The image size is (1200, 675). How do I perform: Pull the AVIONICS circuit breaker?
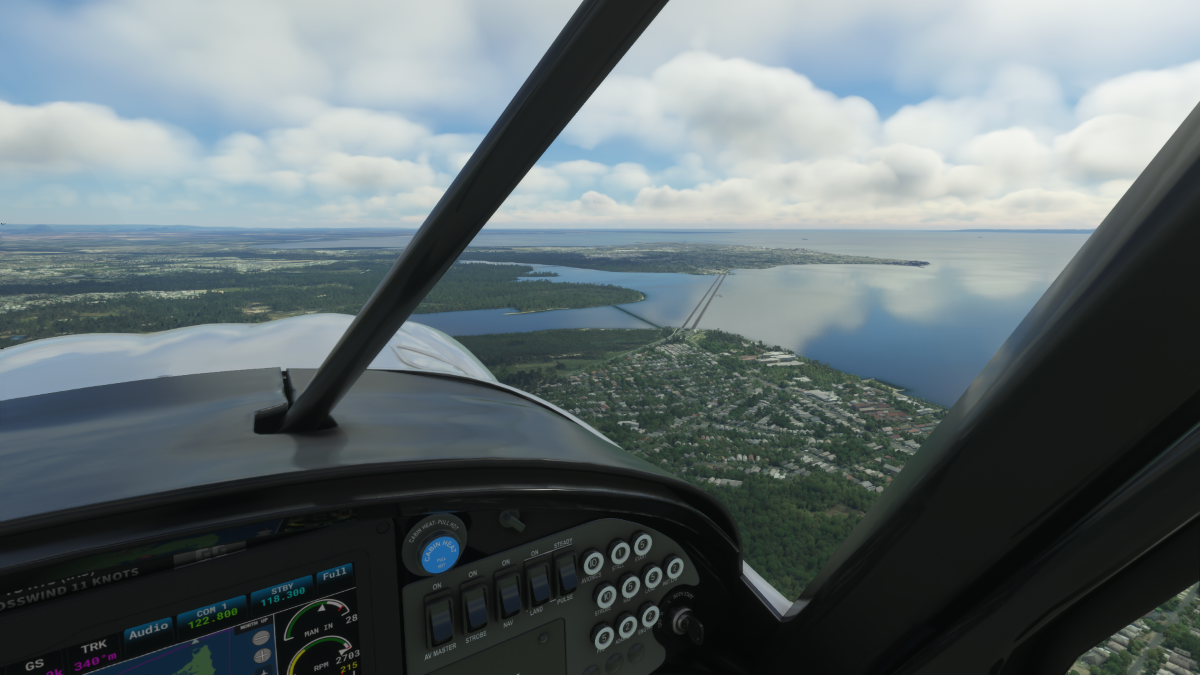point(593,562)
